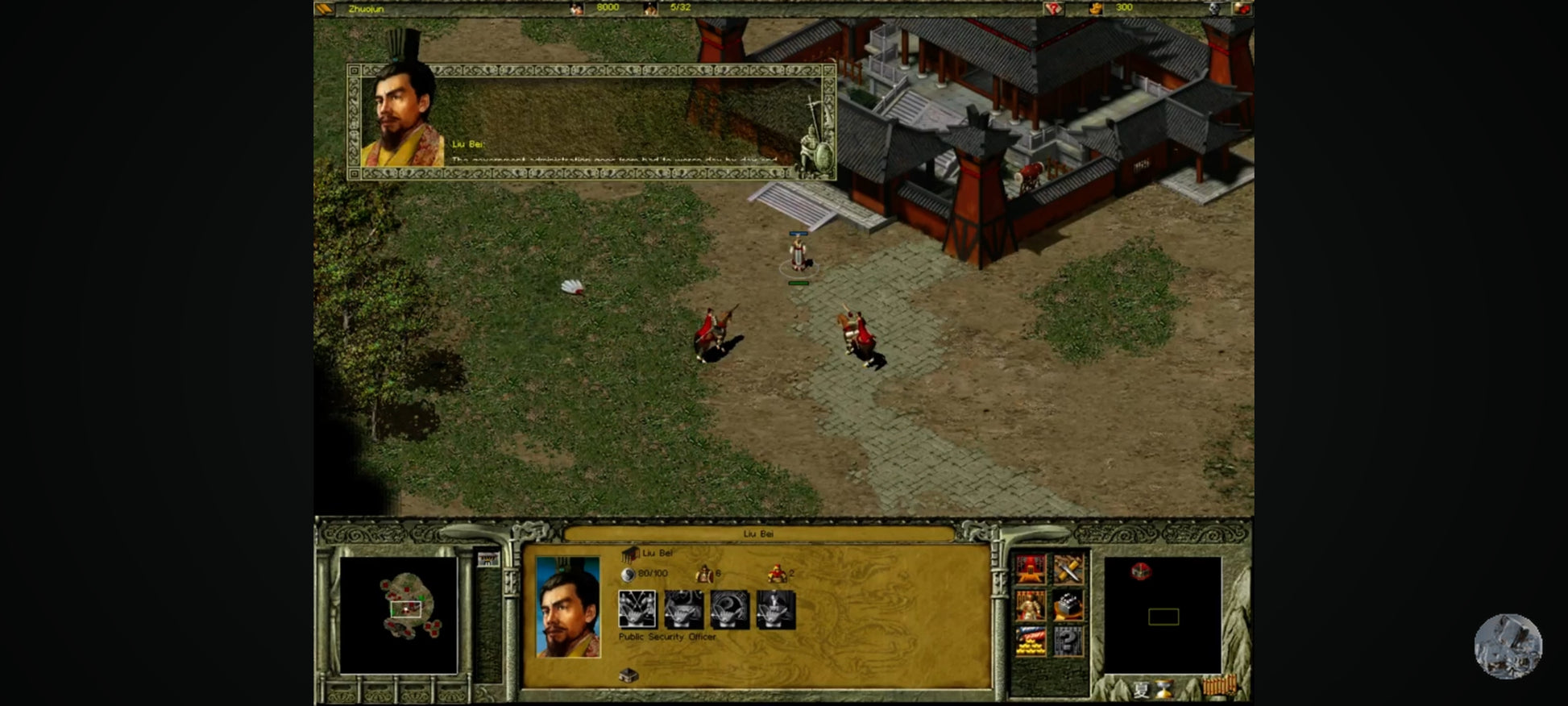
Task: Select the armored general command icon
Action: click(1031, 605)
